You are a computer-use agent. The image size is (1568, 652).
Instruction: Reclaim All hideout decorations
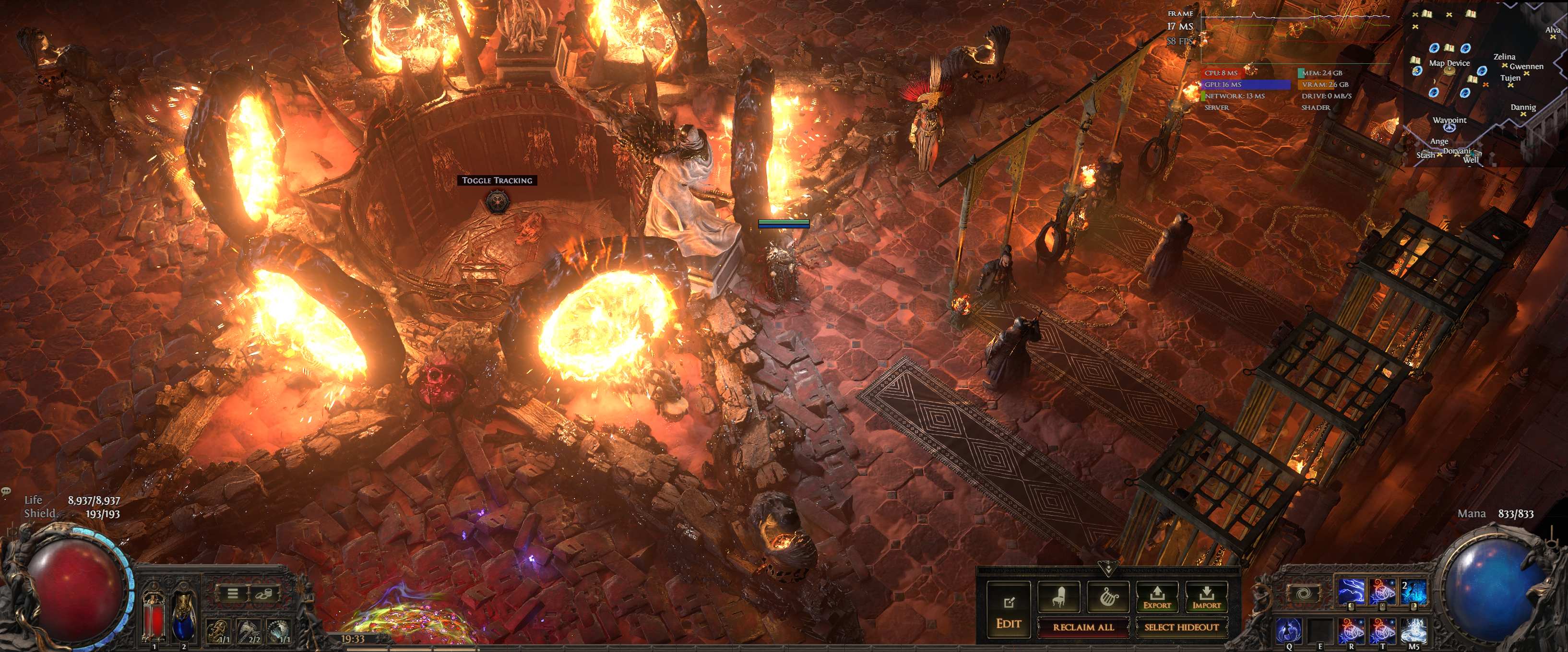[x=1083, y=627]
